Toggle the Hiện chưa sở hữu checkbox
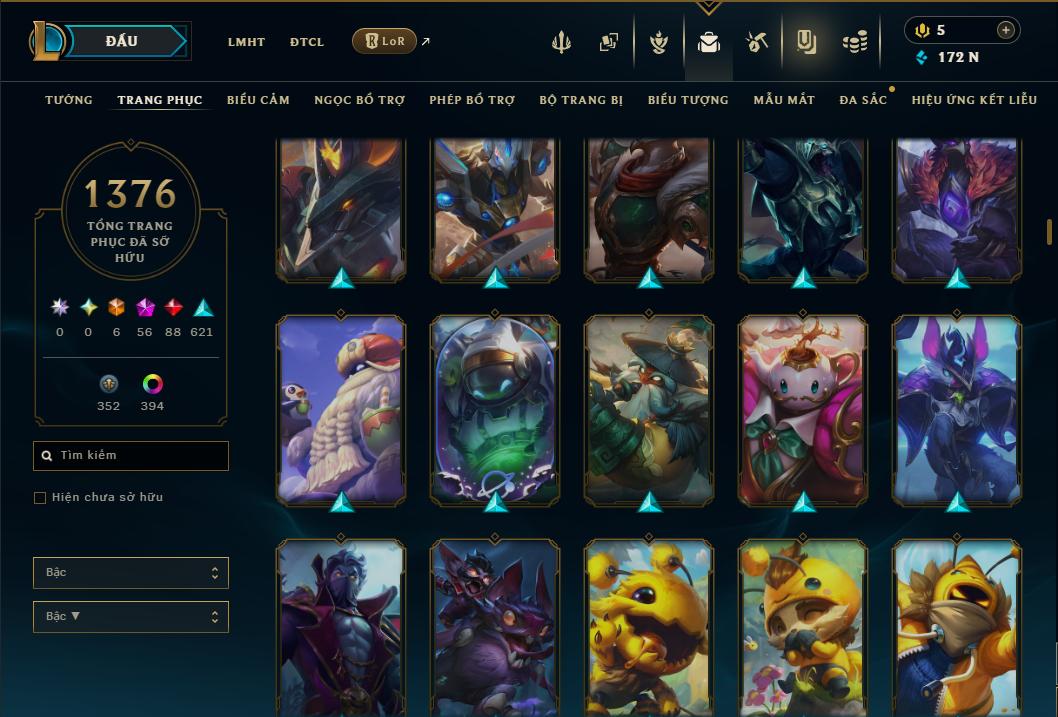The height and width of the screenshot is (717, 1058). (x=40, y=498)
